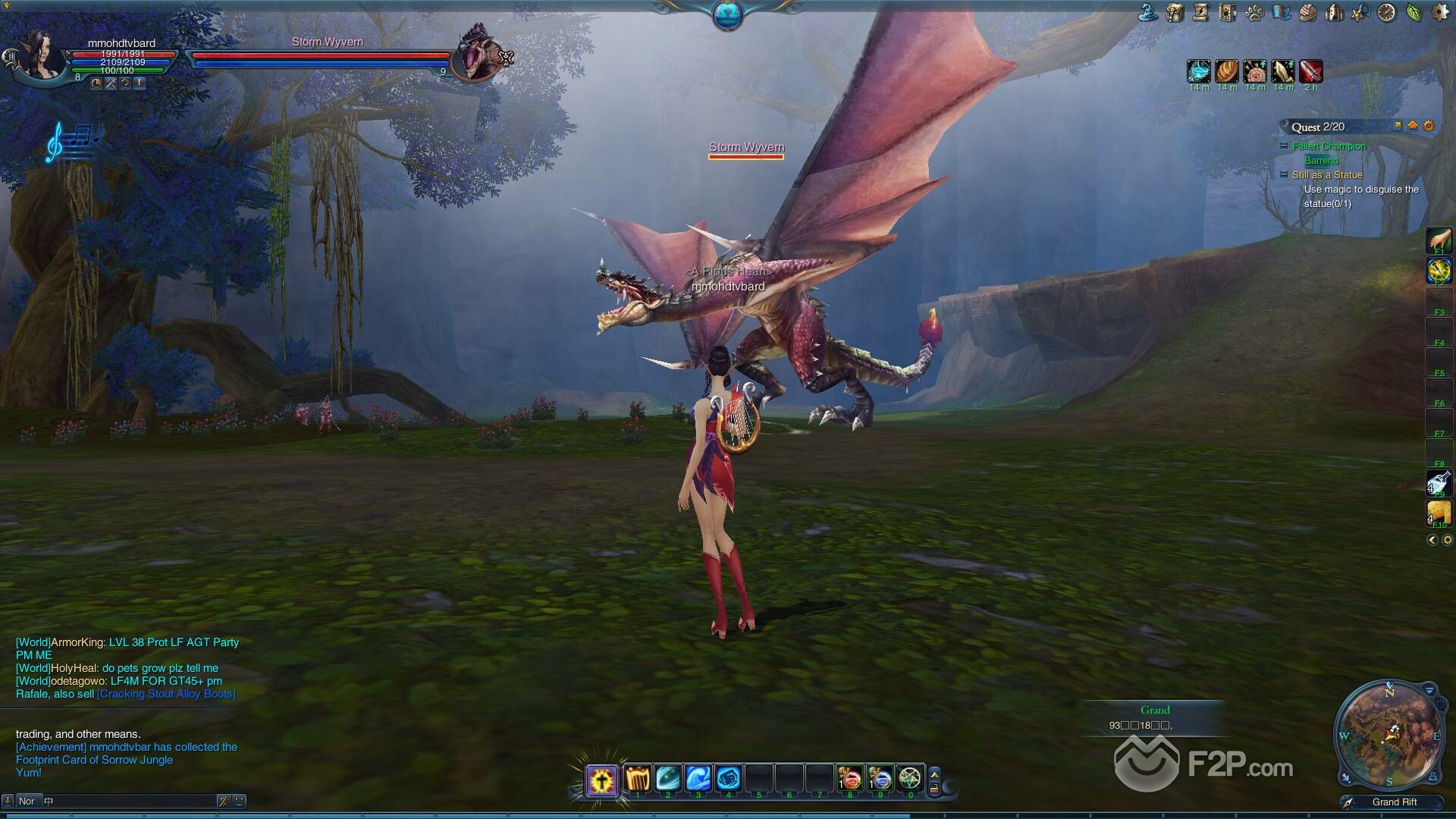Open the green leaf menu icon
The height and width of the screenshot is (819, 1456).
tap(1414, 12)
